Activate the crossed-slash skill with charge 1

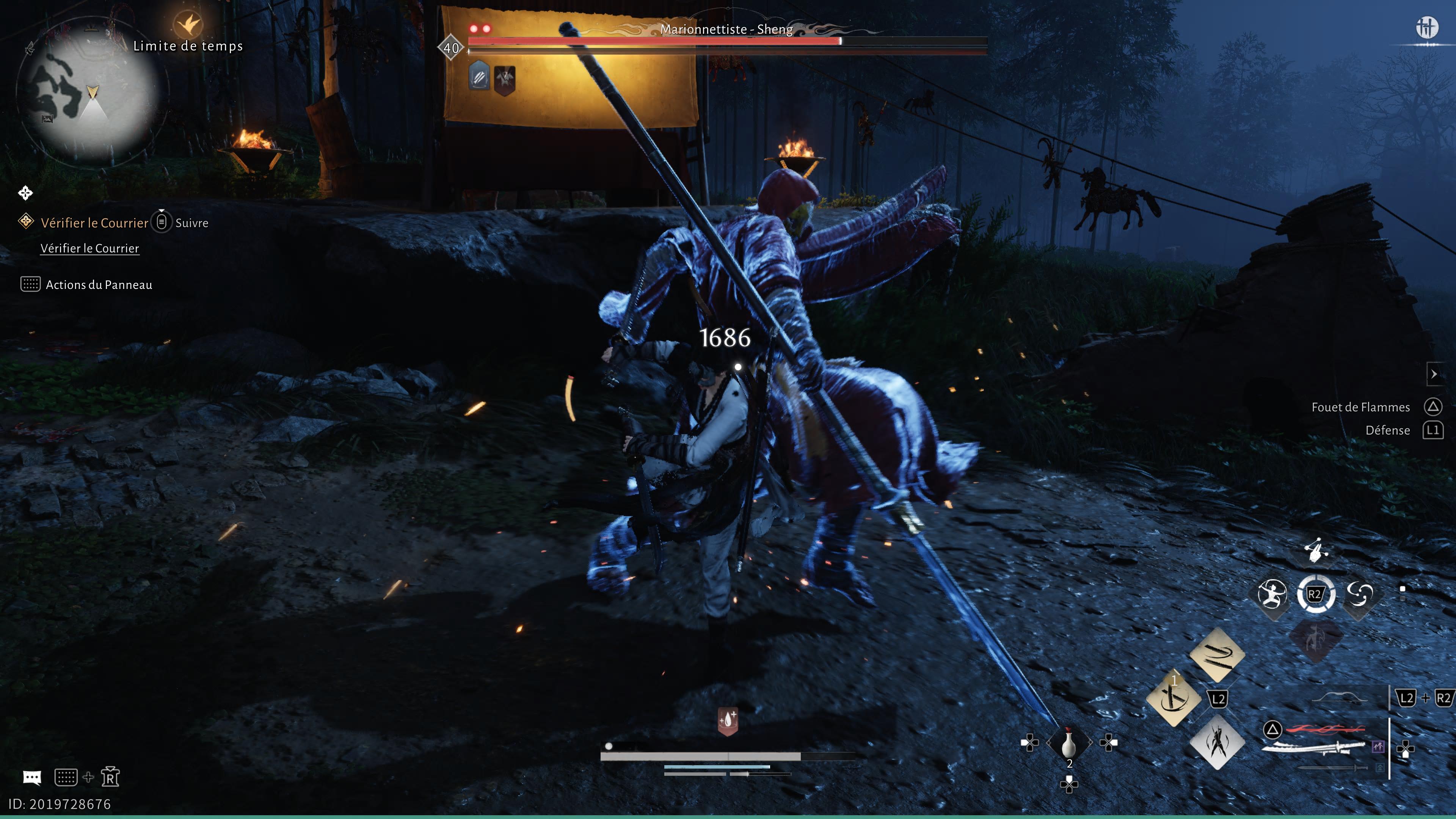(1174, 698)
